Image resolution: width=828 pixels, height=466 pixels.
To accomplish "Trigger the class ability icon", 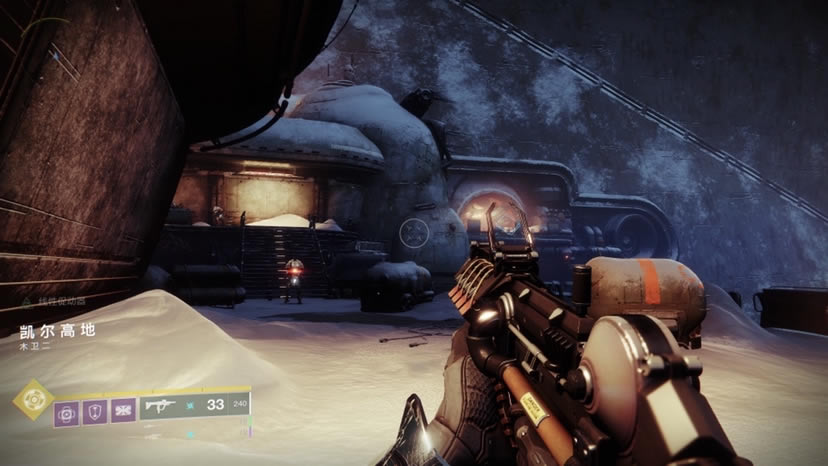I will (x=123, y=411).
